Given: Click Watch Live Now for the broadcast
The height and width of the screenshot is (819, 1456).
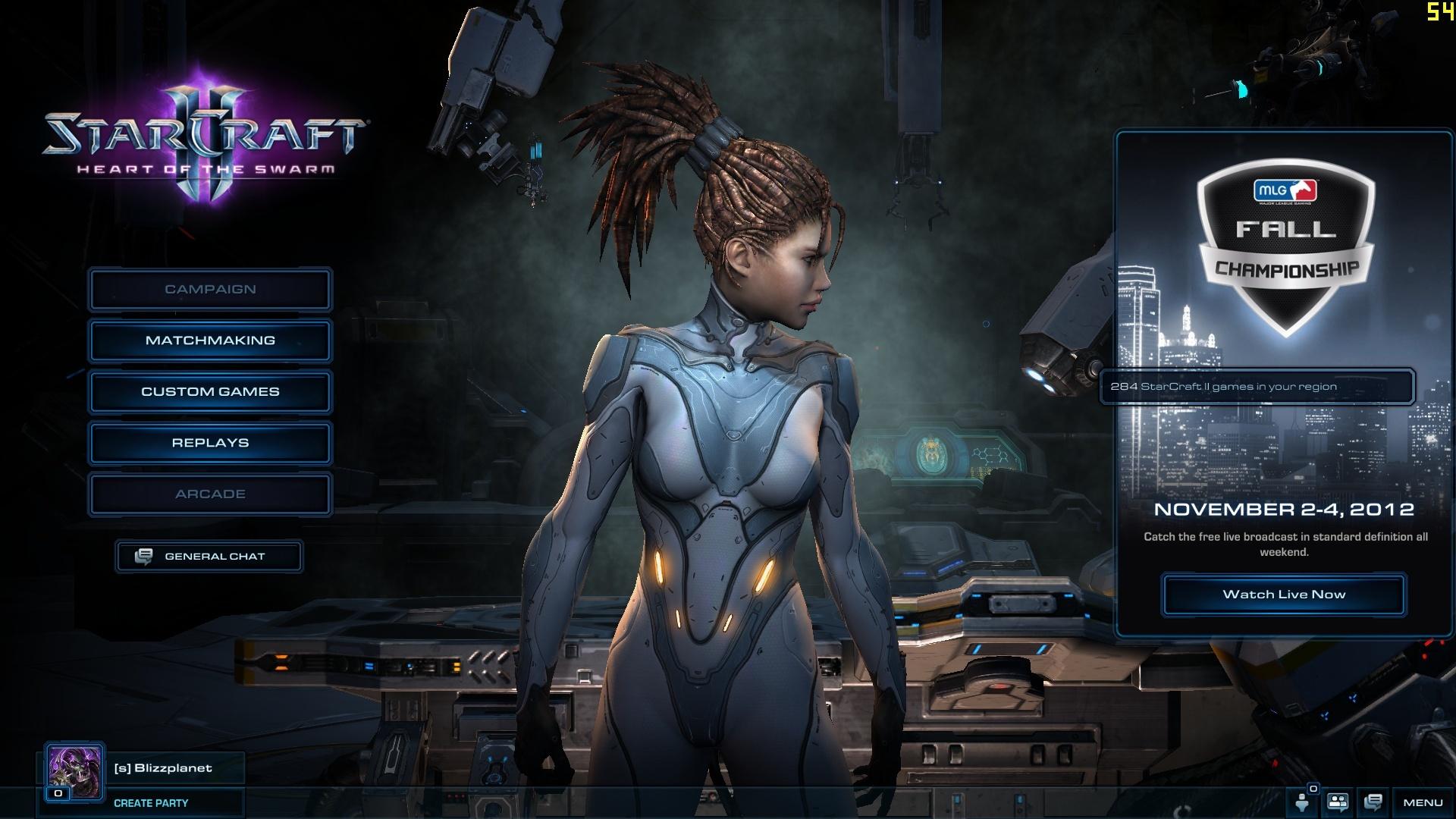Looking at the screenshot, I should click(1283, 595).
